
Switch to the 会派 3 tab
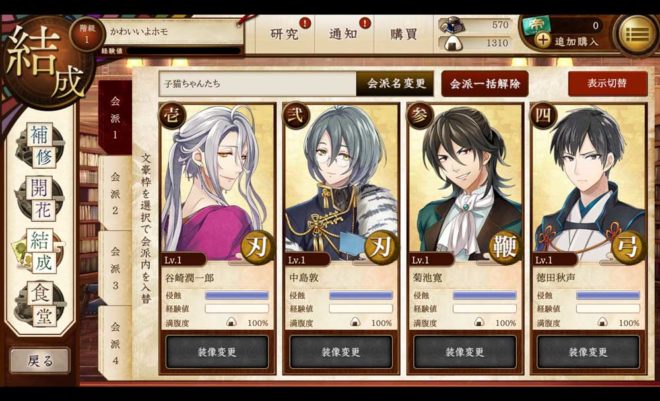point(115,268)
